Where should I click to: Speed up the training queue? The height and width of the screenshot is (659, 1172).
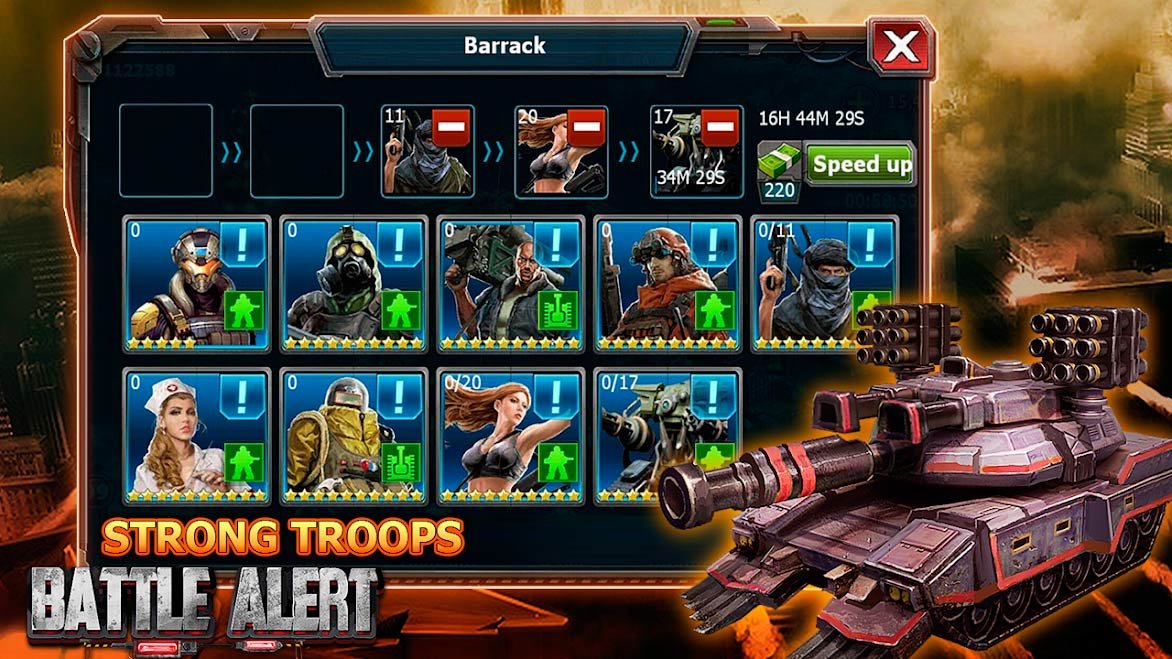pyautogui.click(x=860, y=164)
